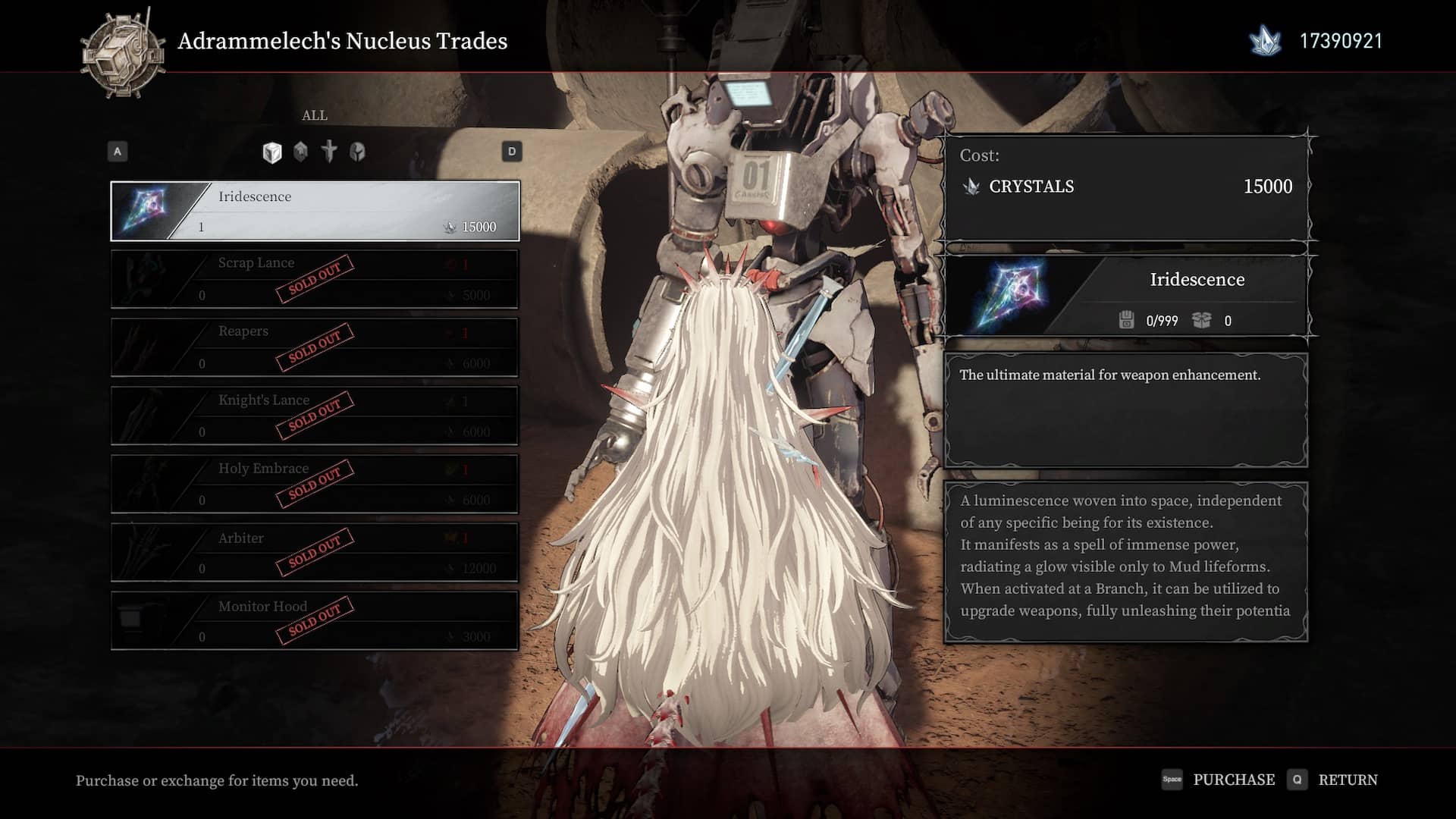Select the Iridescence shop entry
Viewport: 1456px width, 819px height.
click(x=315, y=211)
